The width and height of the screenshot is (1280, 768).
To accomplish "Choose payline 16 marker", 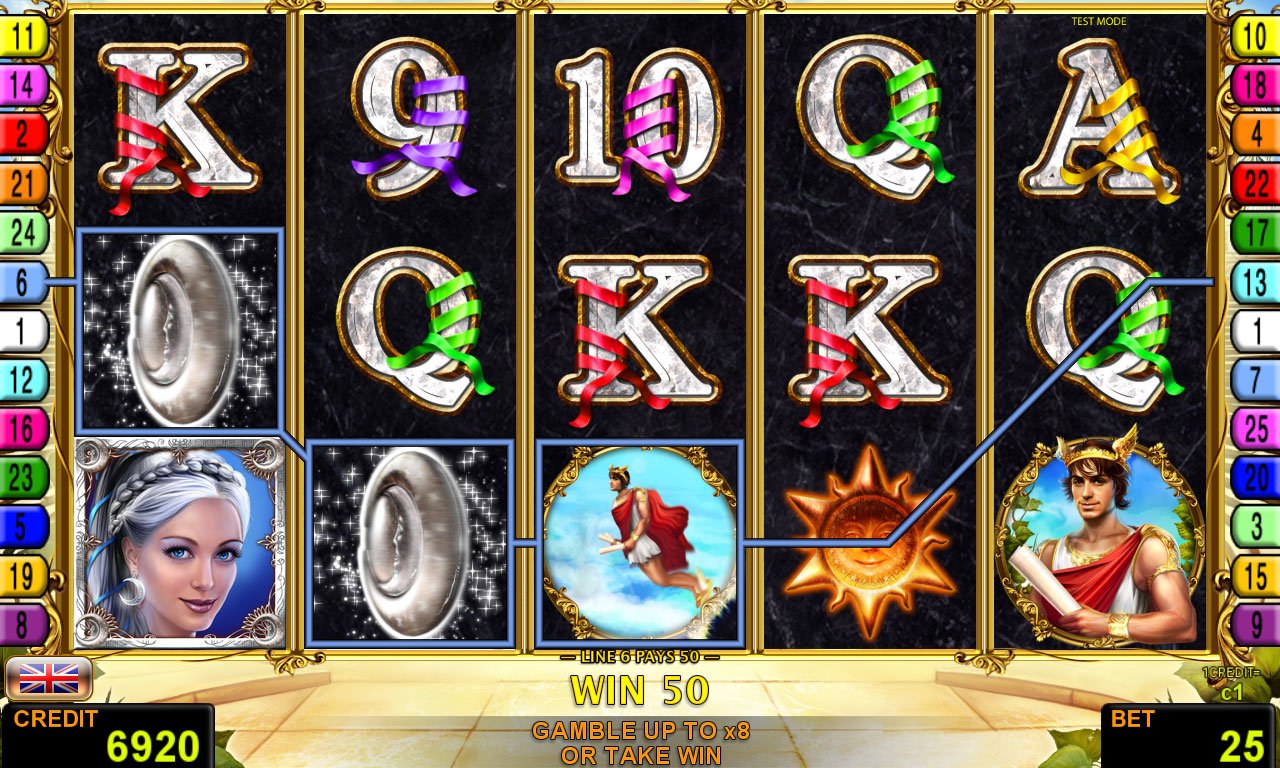I will (24, 429).
